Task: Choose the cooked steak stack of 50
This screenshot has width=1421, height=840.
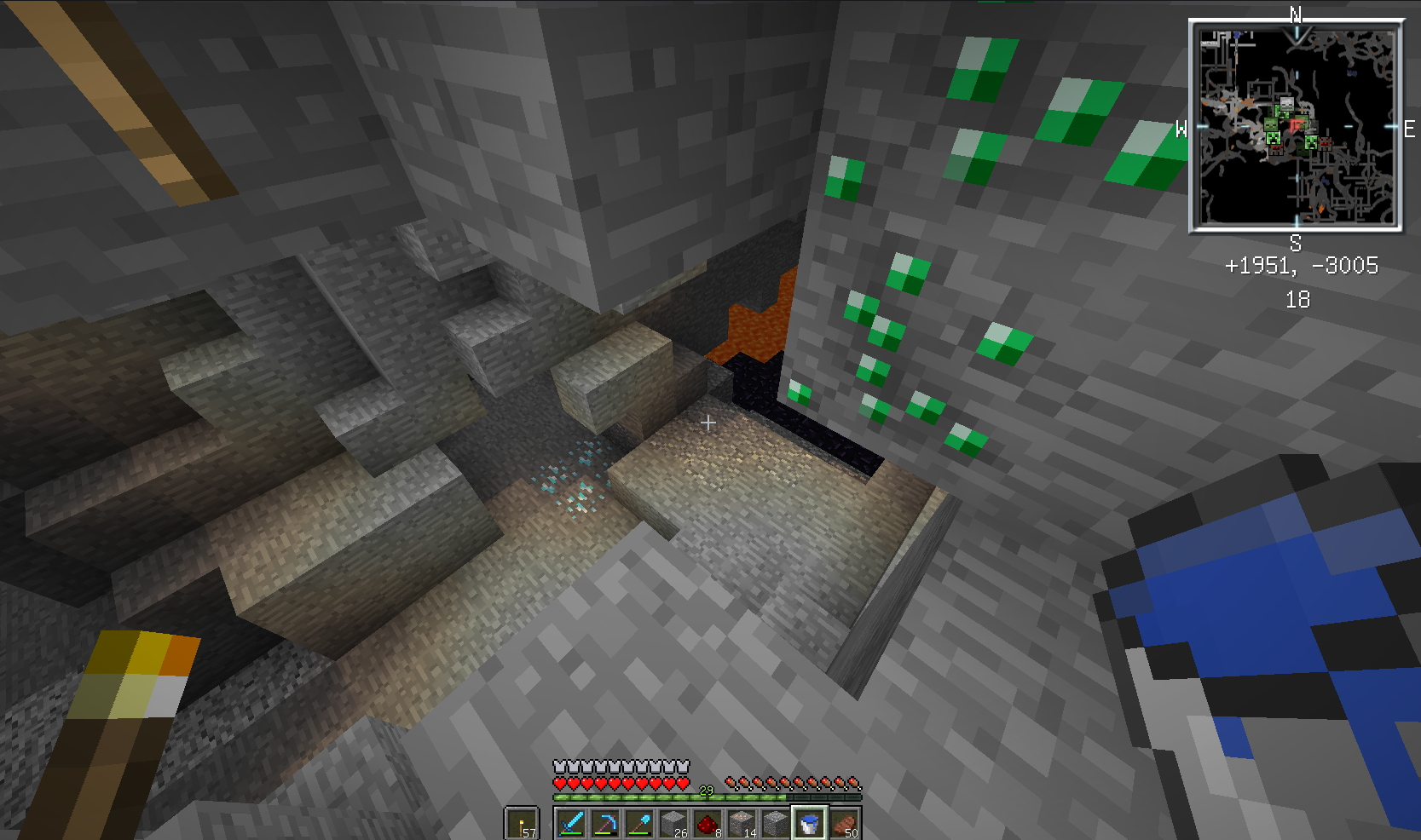Action: click(x=844, y=824)
